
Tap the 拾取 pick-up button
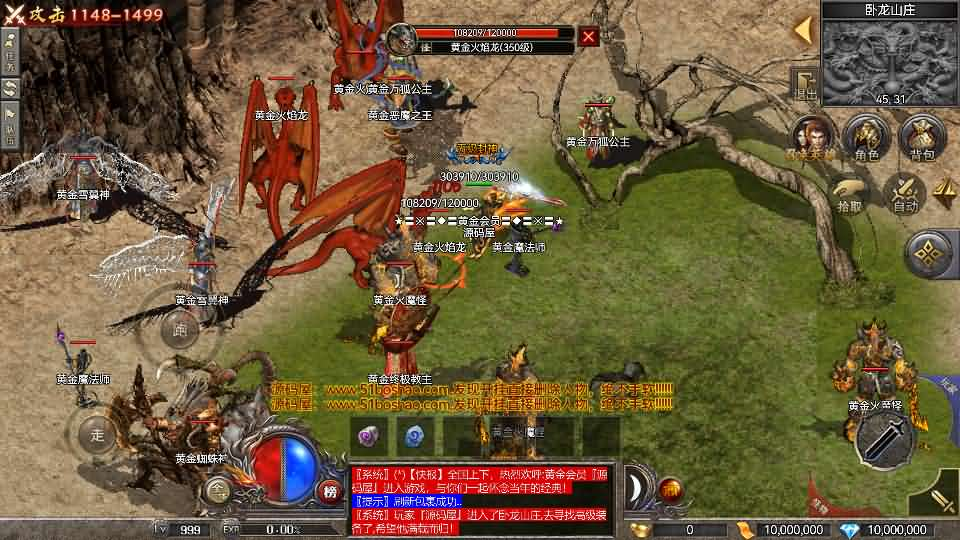tap(850, 192)
